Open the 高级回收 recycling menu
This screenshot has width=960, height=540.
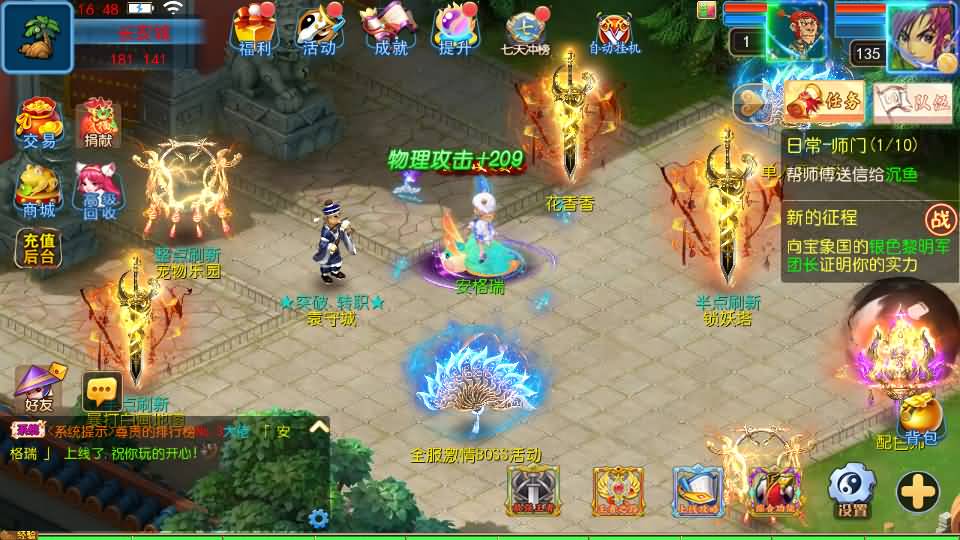tap(98, 190)
